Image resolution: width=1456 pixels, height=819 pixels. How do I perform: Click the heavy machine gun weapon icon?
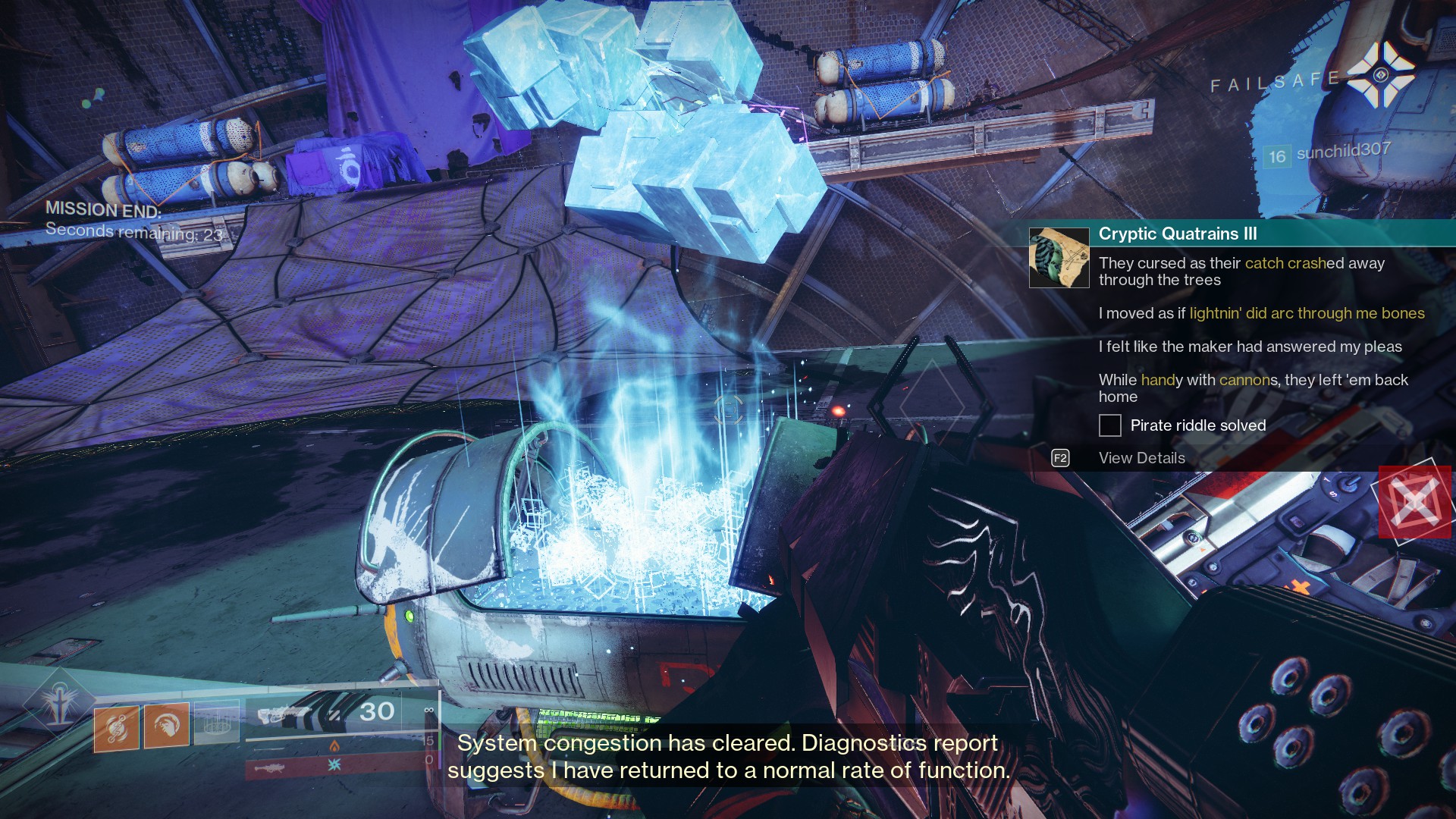270,768
